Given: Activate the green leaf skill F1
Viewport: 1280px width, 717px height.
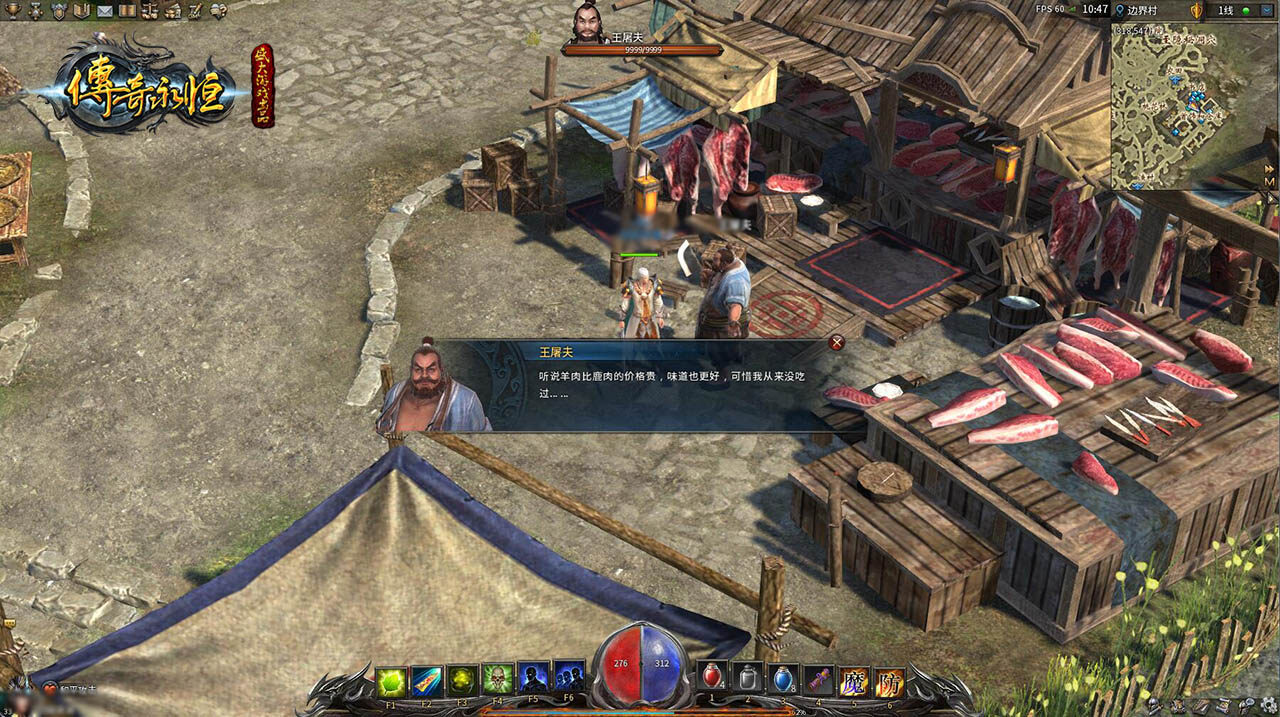Looking at the screenshot, I should pos(391,682).
